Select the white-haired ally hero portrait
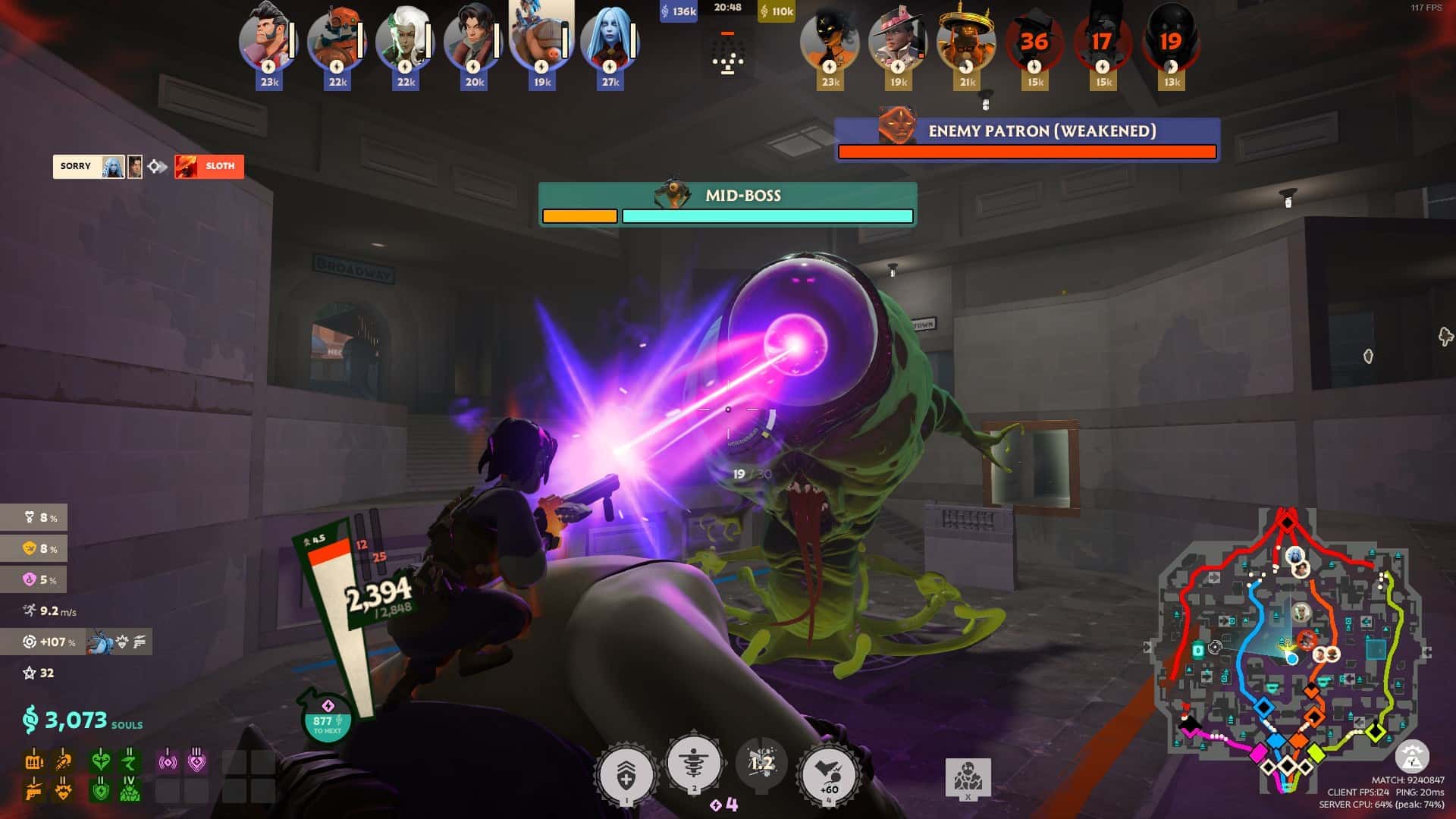This screenshot has height=819, width=1456. pyautogui.click(x=405, y=42)
